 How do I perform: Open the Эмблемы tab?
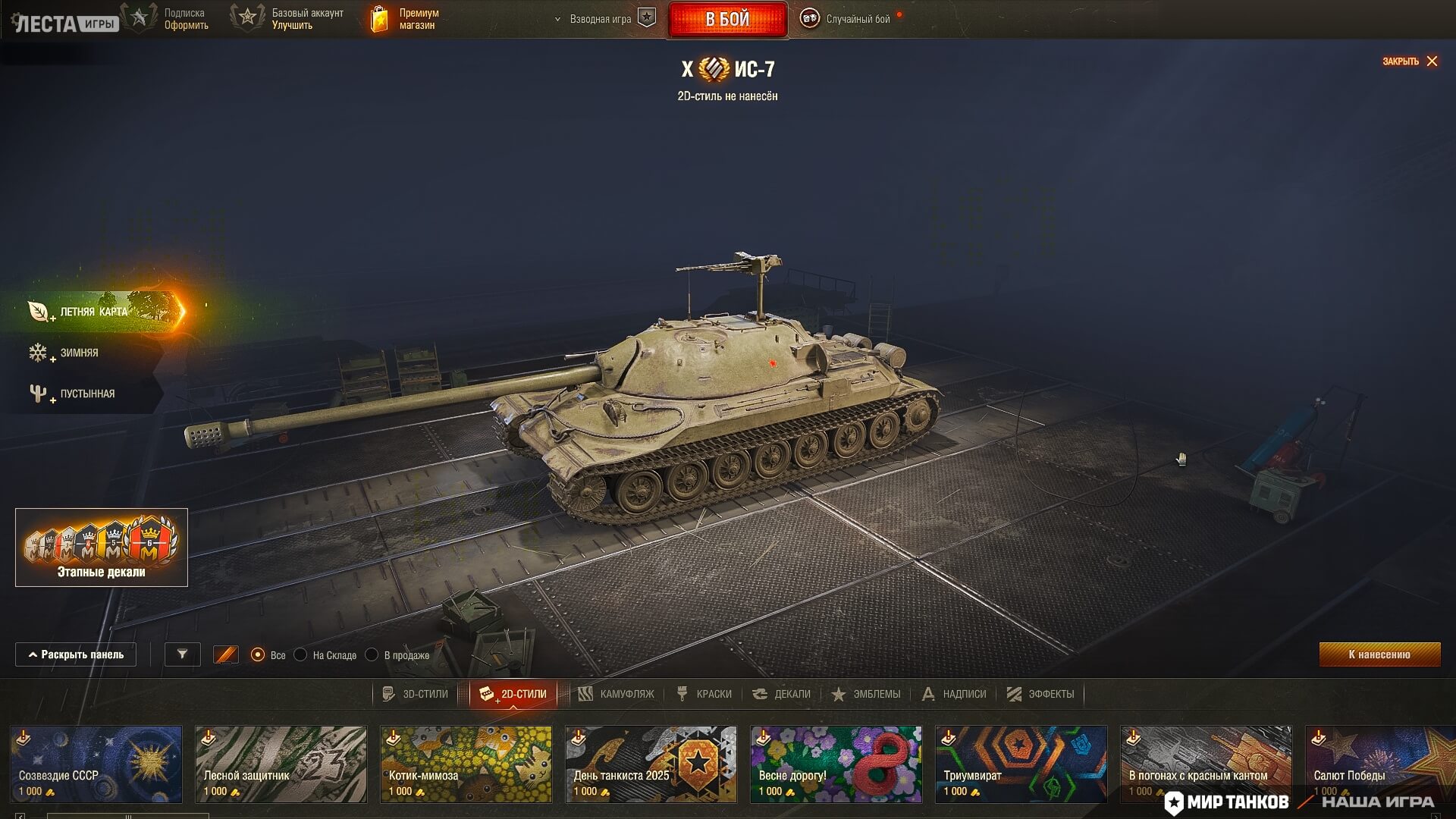click(866, 694)
